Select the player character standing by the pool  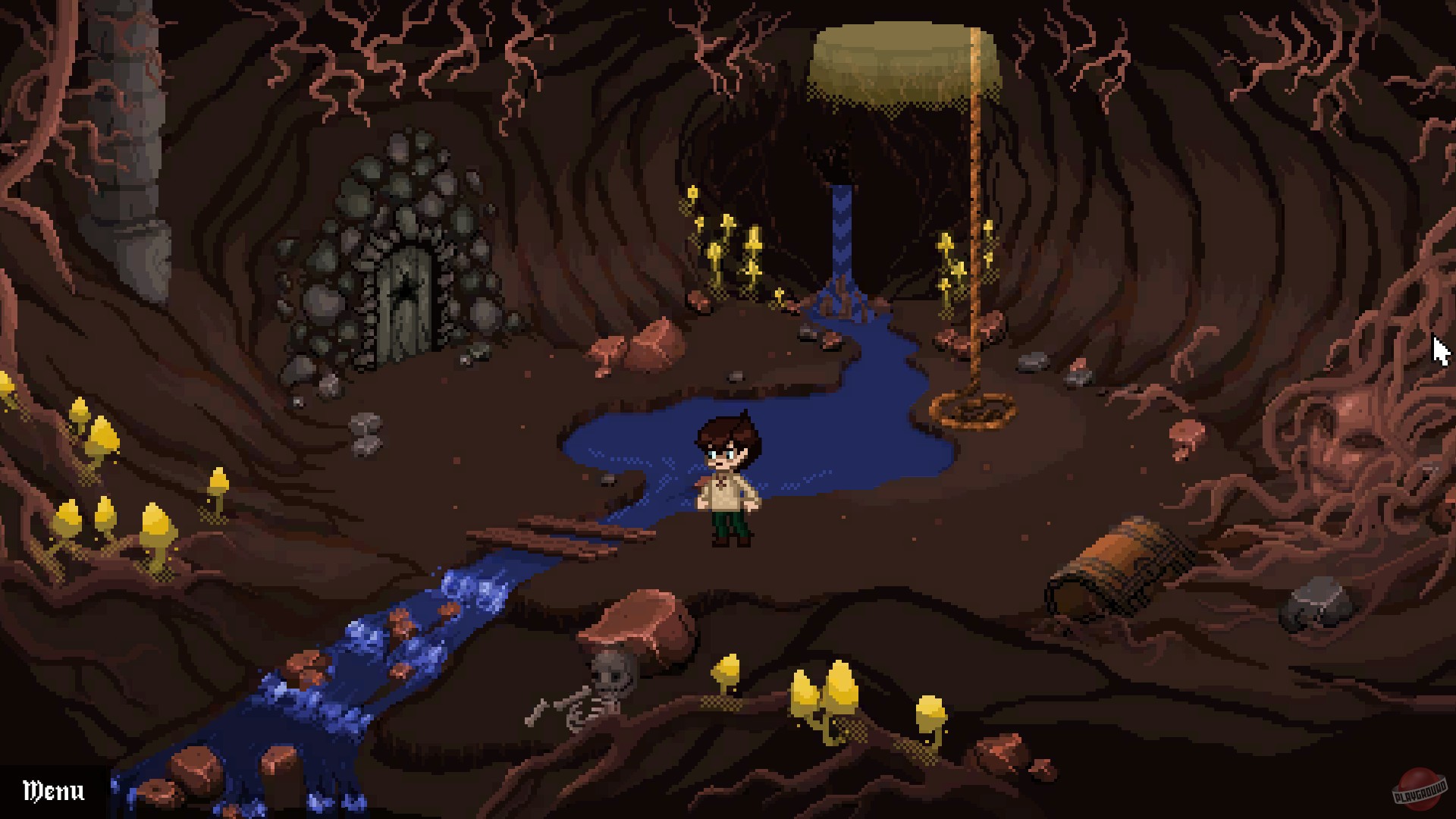[x=726, y=478]
